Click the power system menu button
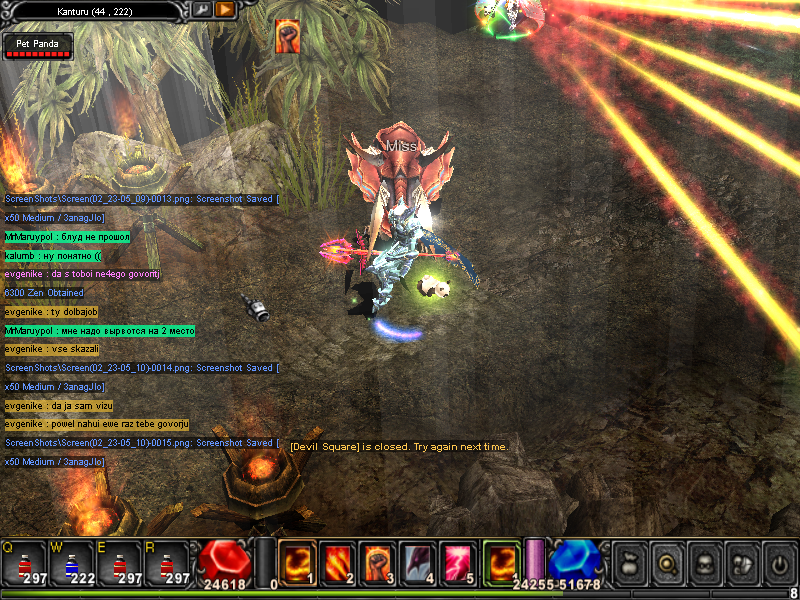This screenshot has width=800, height=600. click(x=778, y=565)
